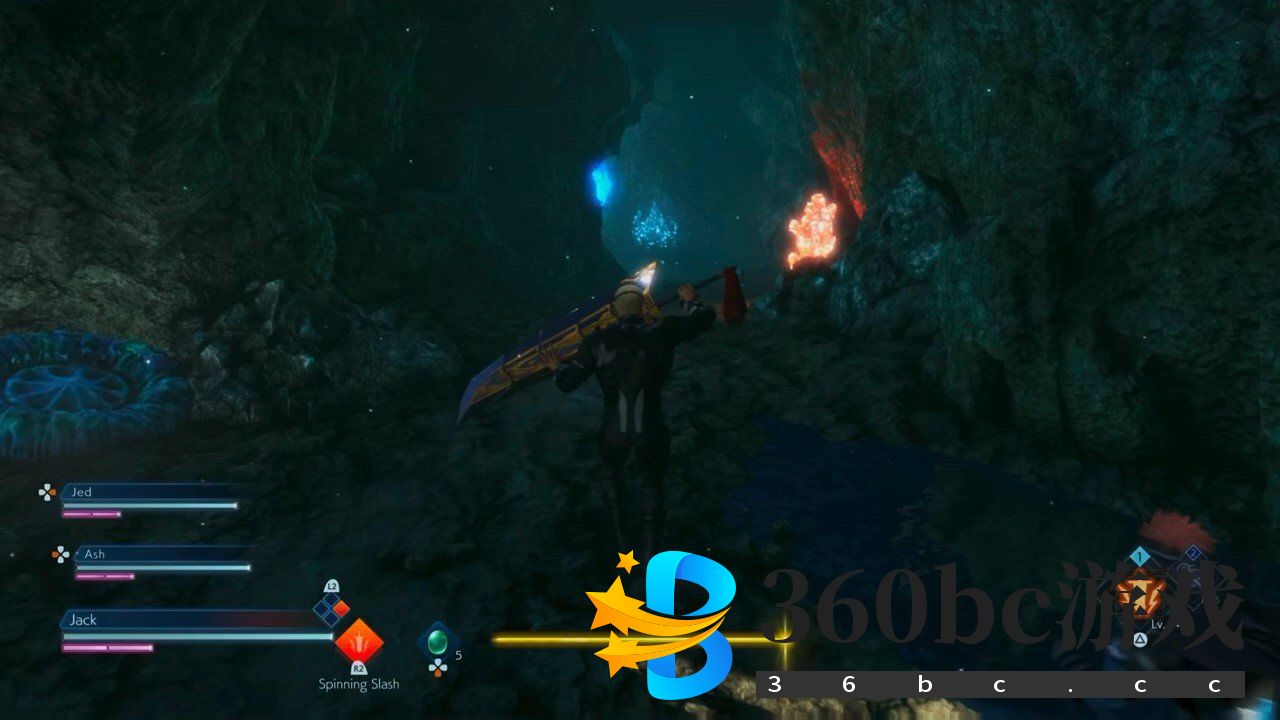This screenshot has height=720, width=1280.
Task: Click the Triangle button prompt icon
Action: pos(1140,638)
